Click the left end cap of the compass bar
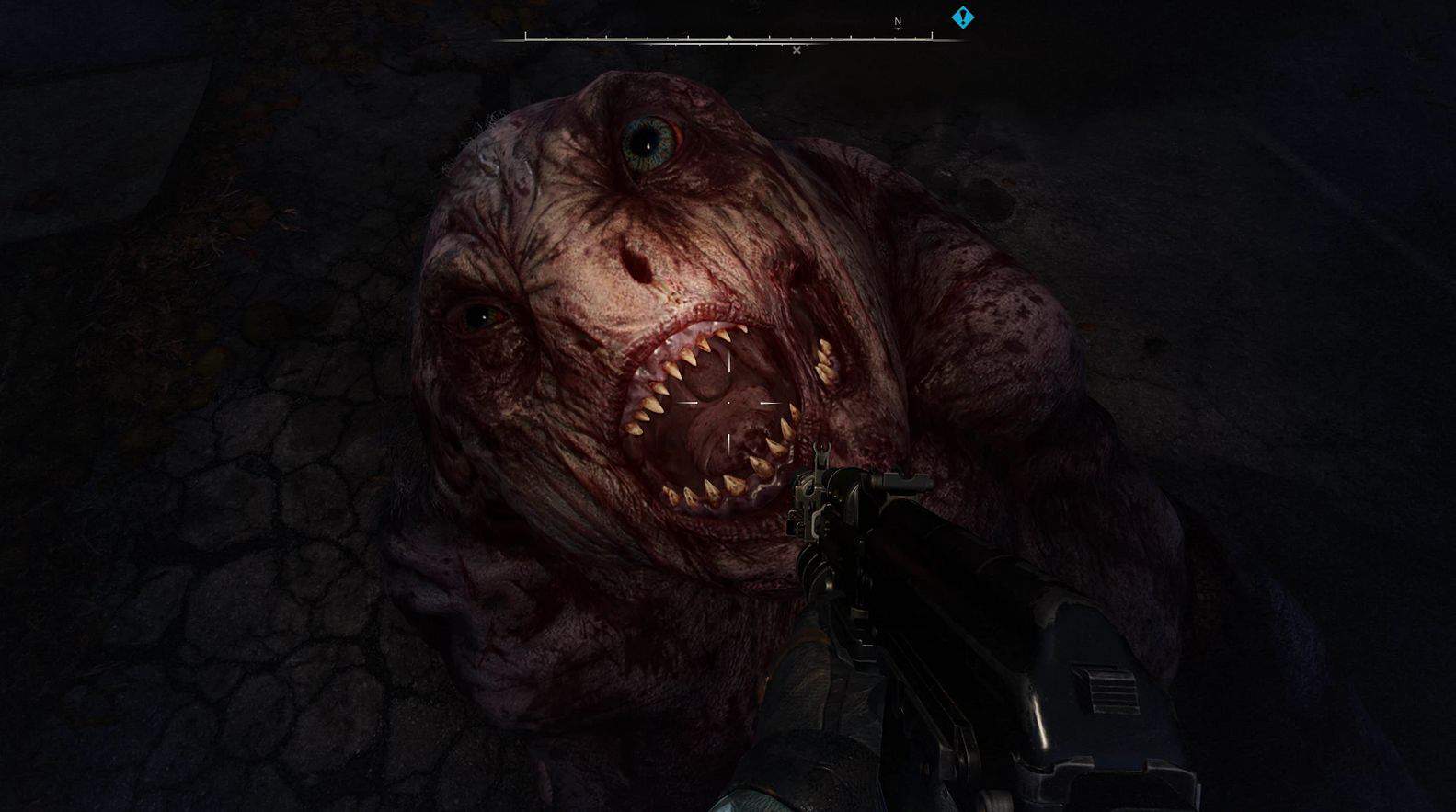 pos(526,37)
